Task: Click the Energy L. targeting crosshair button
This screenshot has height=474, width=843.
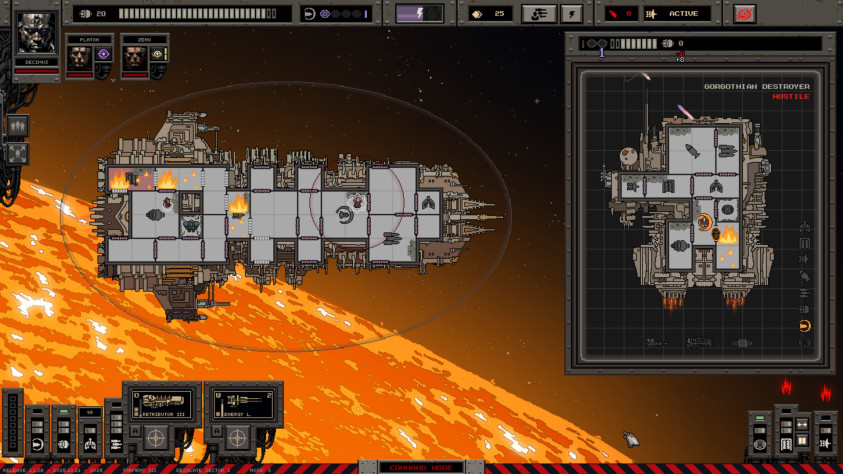Action: (x=236, y=438)
